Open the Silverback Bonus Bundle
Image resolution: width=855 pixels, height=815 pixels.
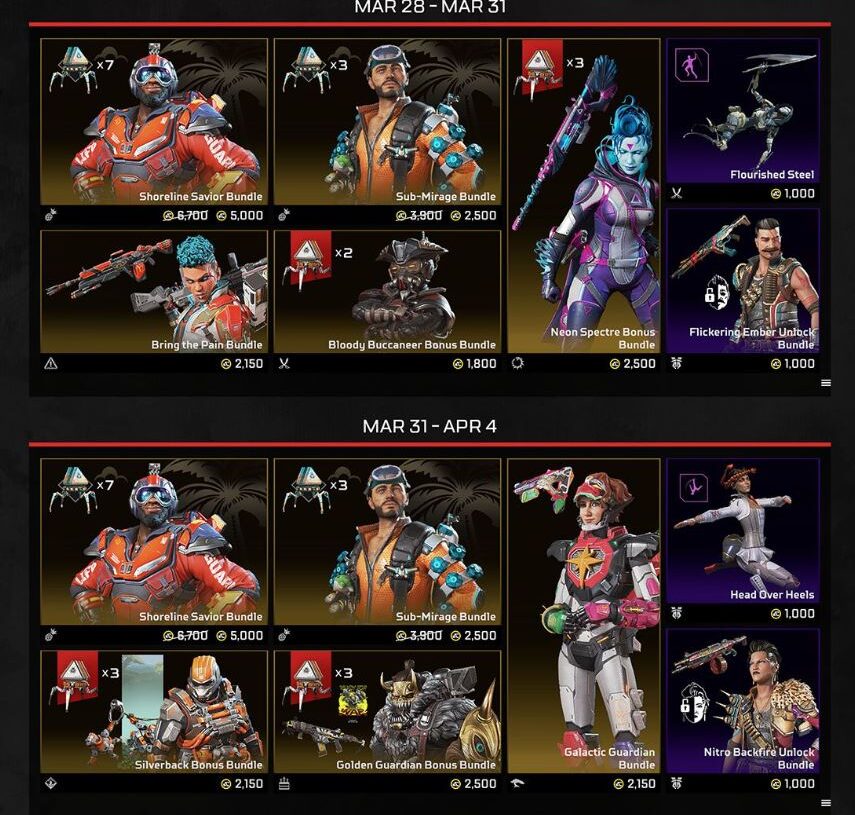pyautogui.click(x=154, y=712)
